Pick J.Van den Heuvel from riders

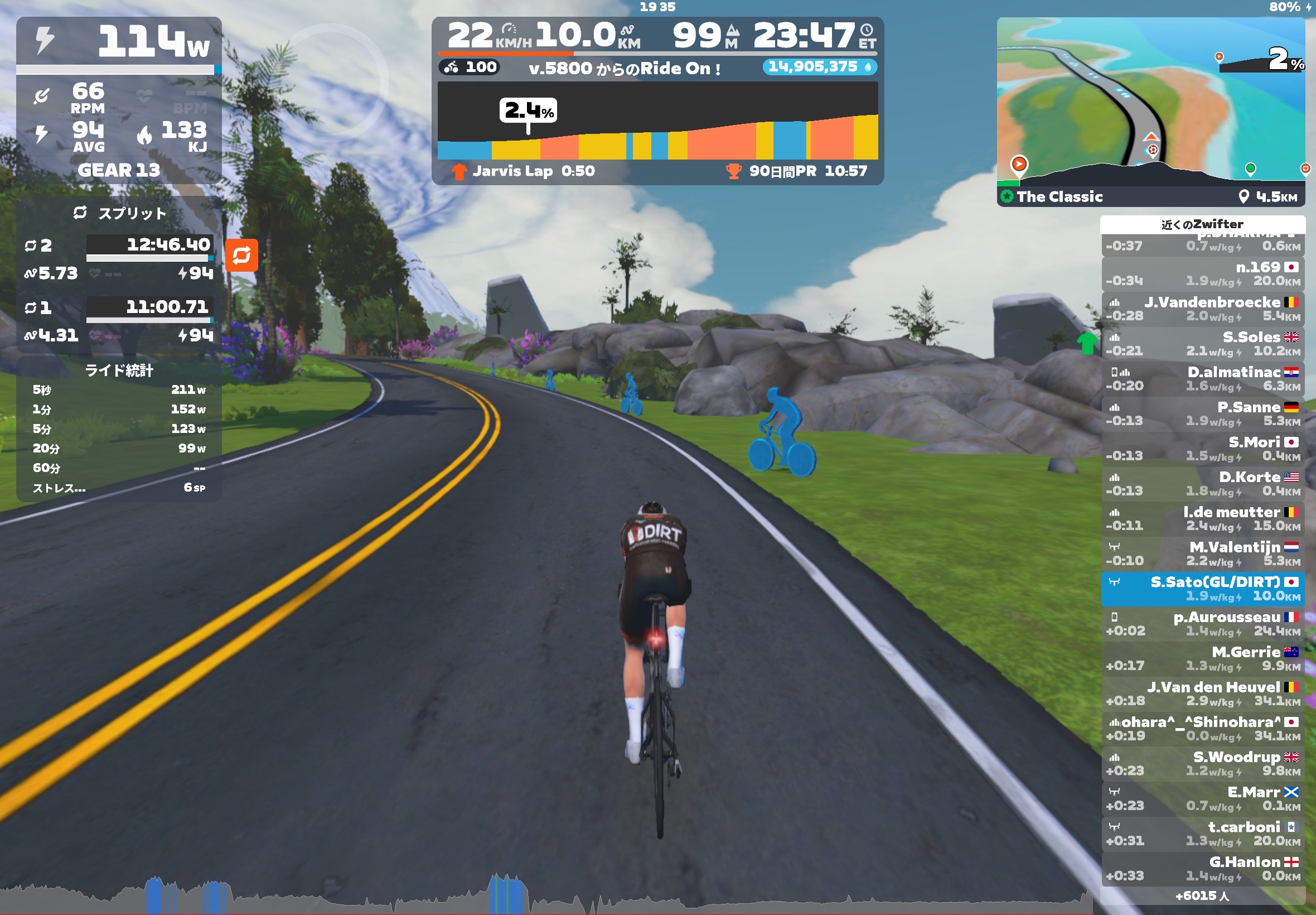tap(1203, 694)
